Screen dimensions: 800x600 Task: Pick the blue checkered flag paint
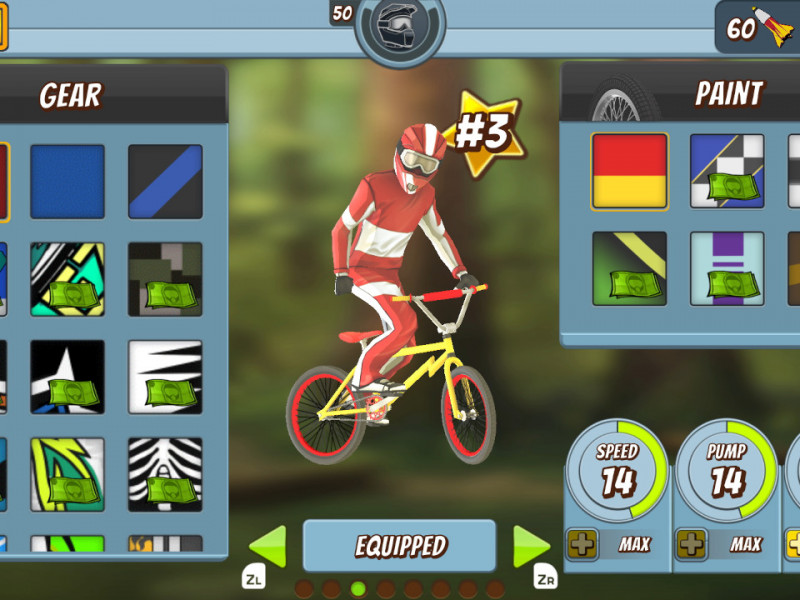tap(727, 171)
